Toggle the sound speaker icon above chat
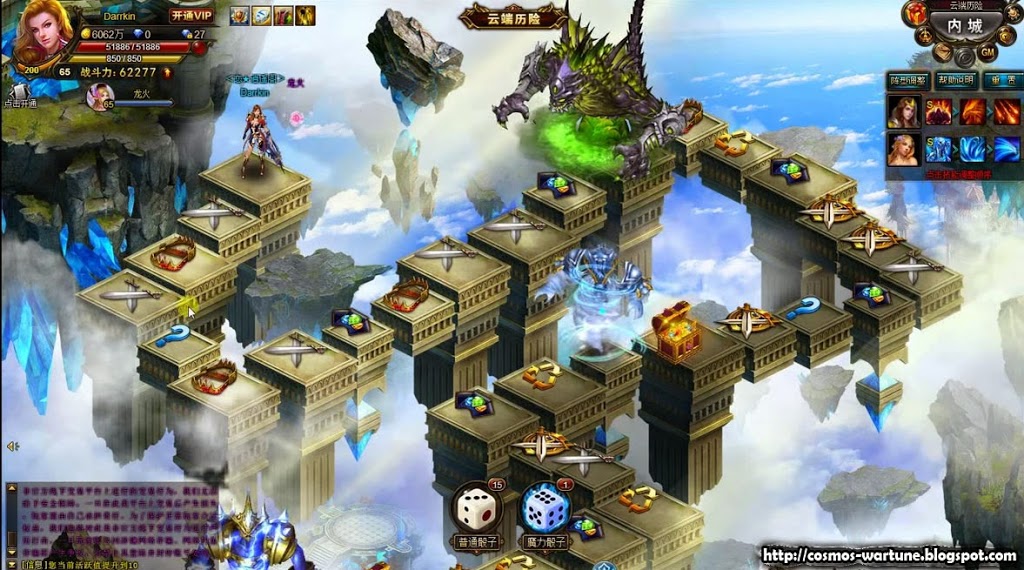Screen dimensions: 1024x570 click(12, 447)
